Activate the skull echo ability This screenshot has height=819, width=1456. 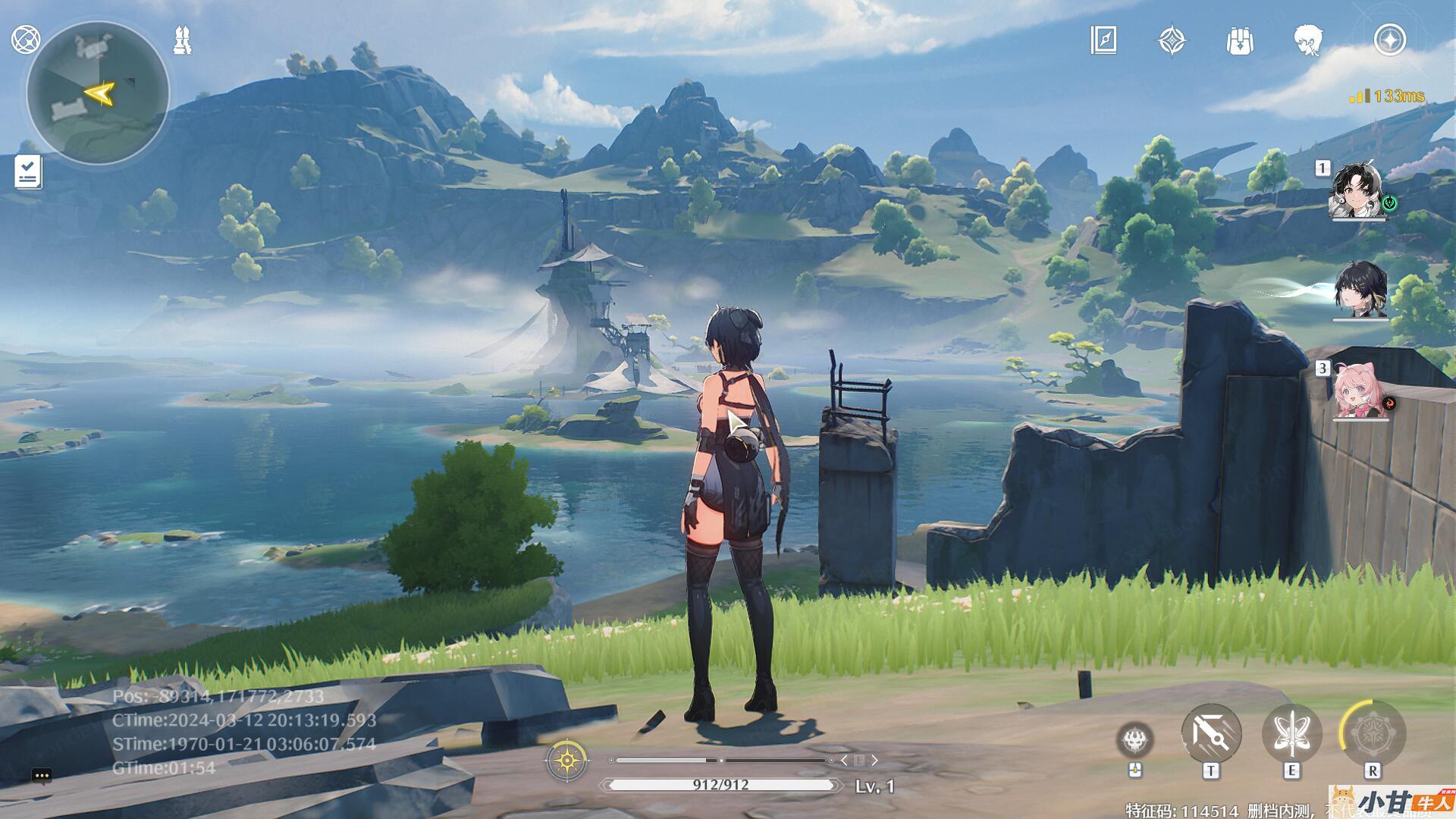click(1135, 739)
